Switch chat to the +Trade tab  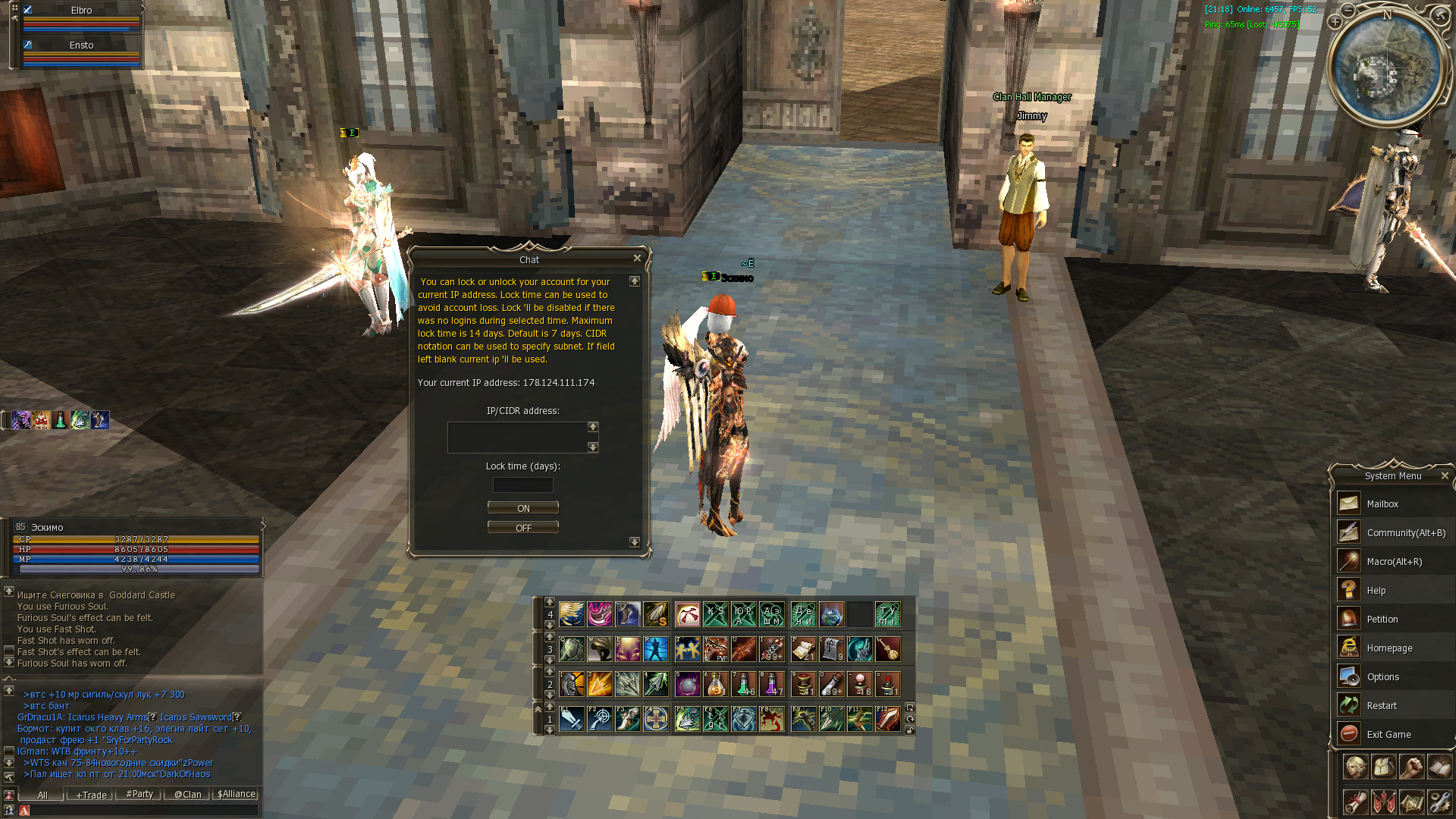[91, 795]
